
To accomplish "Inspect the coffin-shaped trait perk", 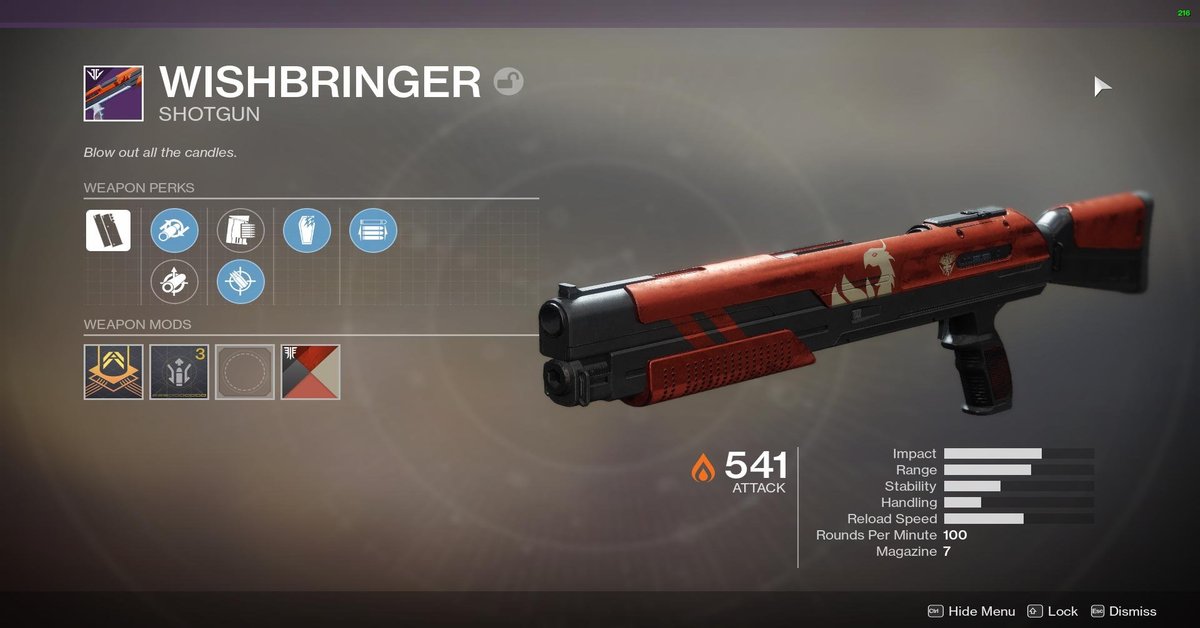I will (x=307, y=231).
